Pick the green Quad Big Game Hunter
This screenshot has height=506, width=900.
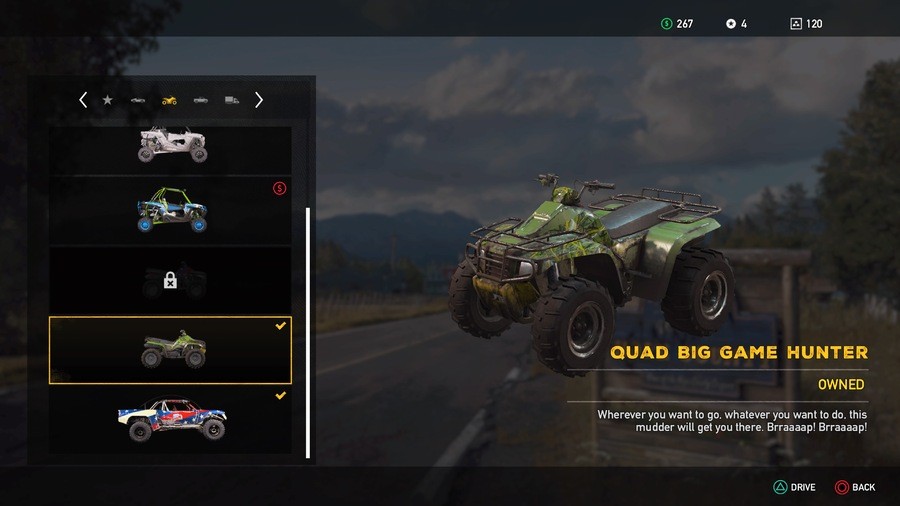[171, 350]
